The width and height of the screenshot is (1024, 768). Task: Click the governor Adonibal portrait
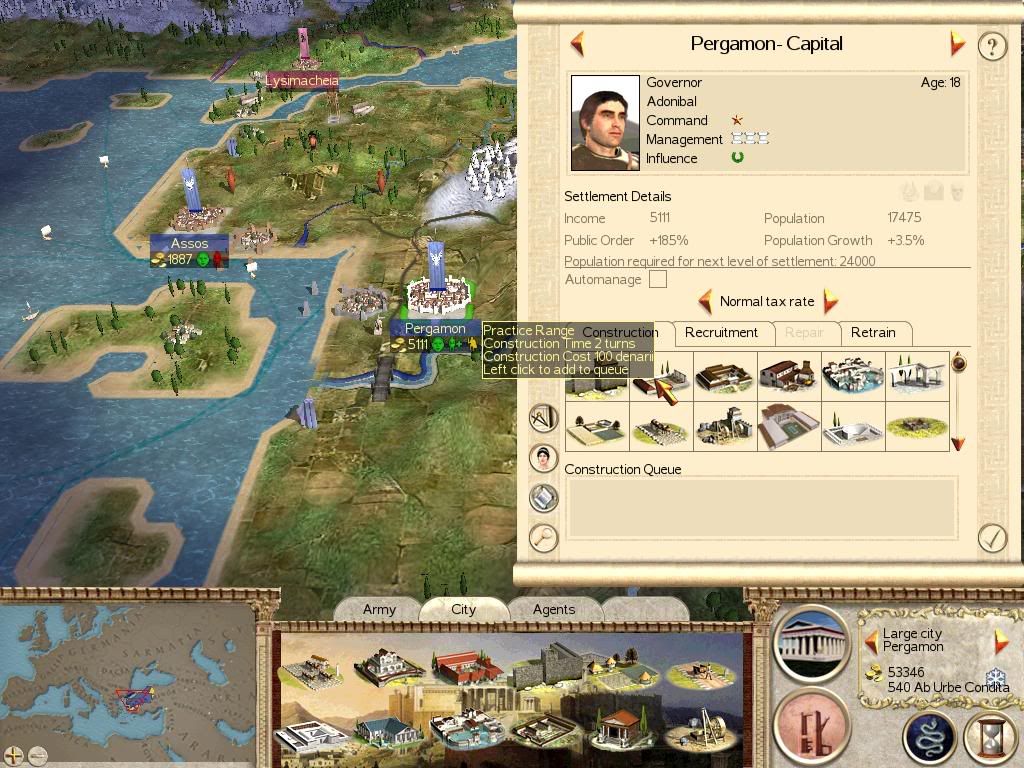click(605, 122)
